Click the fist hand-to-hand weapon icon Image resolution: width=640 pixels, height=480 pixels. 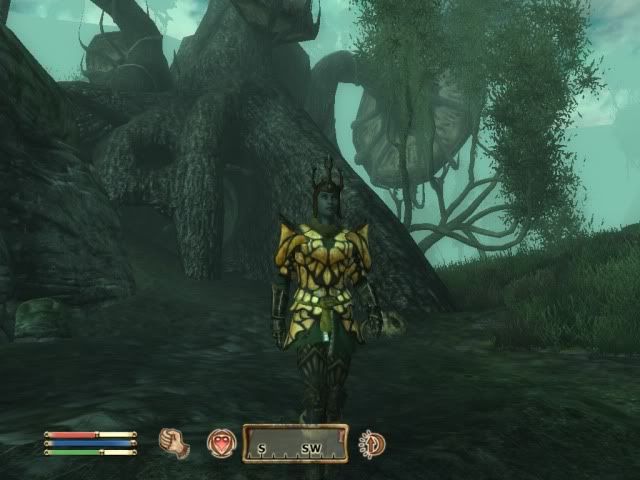[x=174, y=443]
